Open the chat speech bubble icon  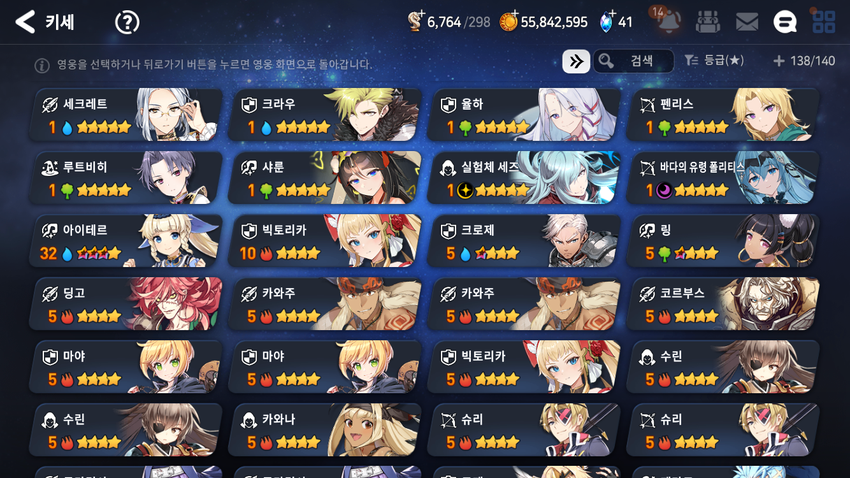pyautogui.click(x=786, y=22)
